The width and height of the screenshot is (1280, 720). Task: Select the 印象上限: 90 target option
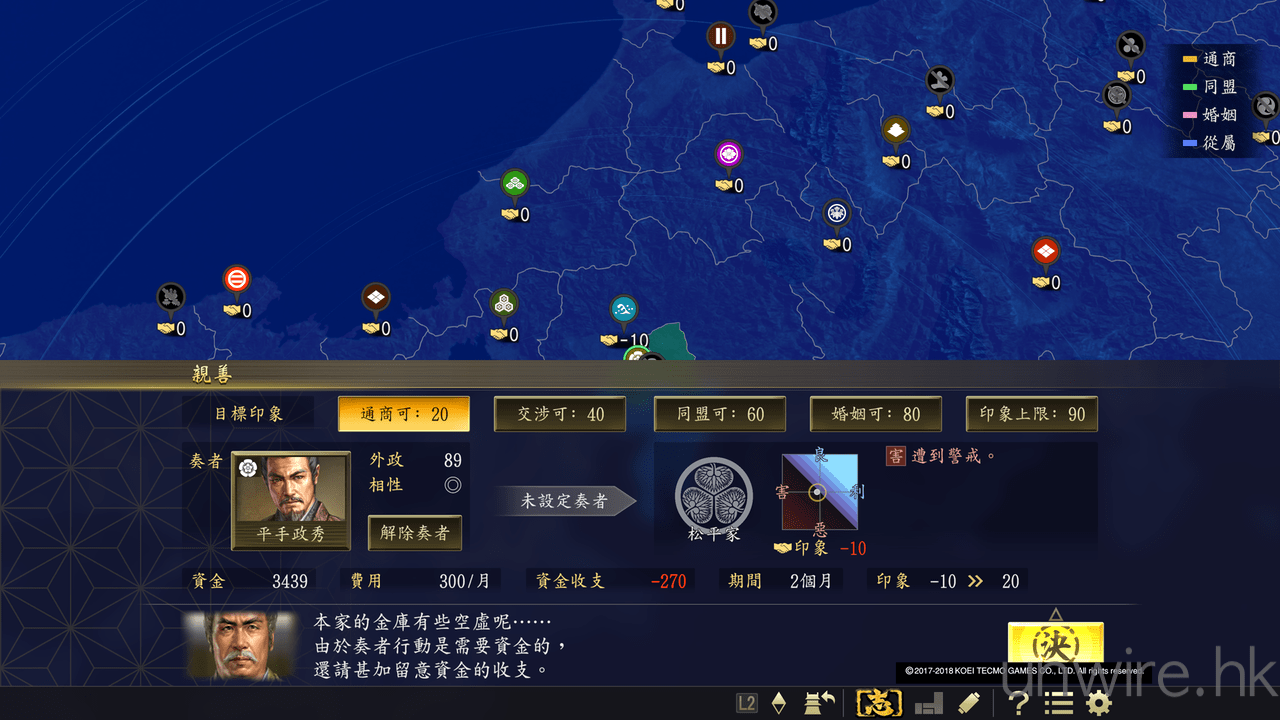point(1032,414)
